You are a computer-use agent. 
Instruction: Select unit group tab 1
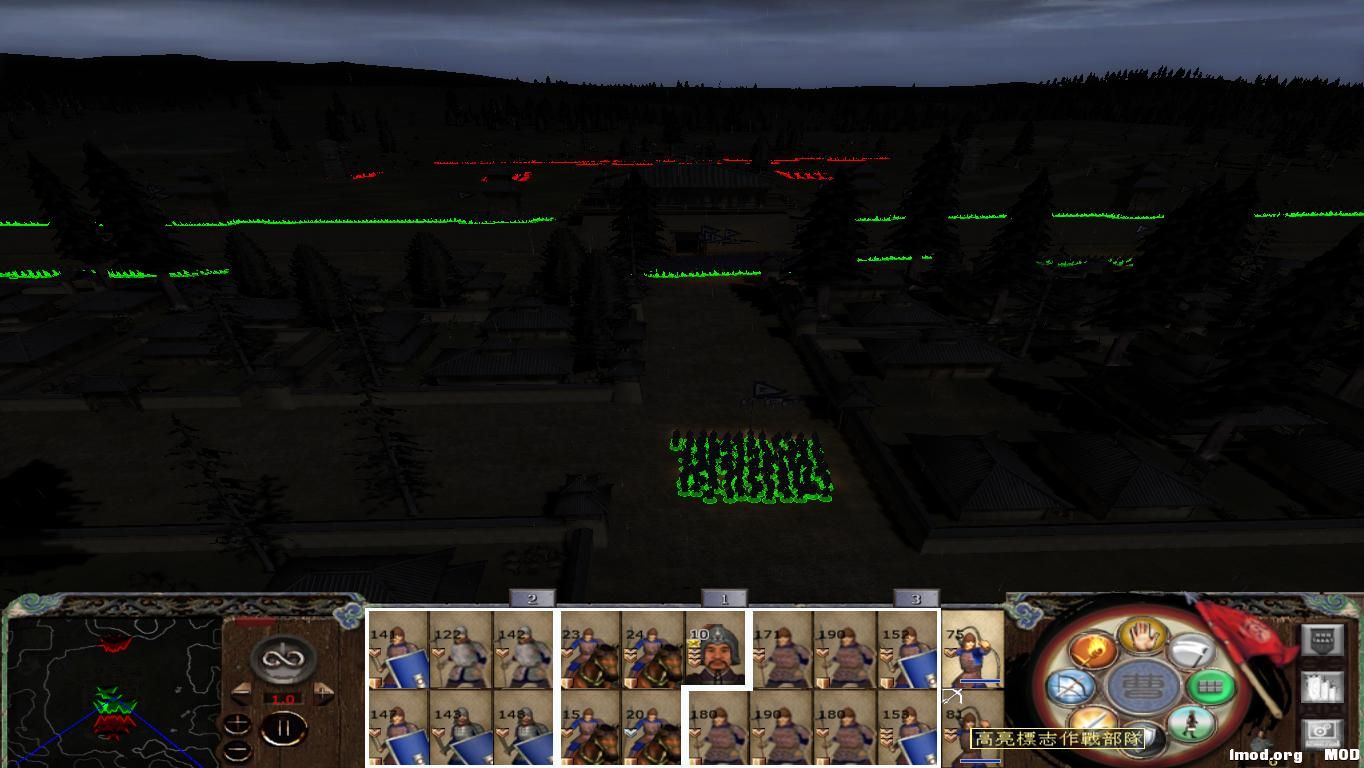click(726, 598)
